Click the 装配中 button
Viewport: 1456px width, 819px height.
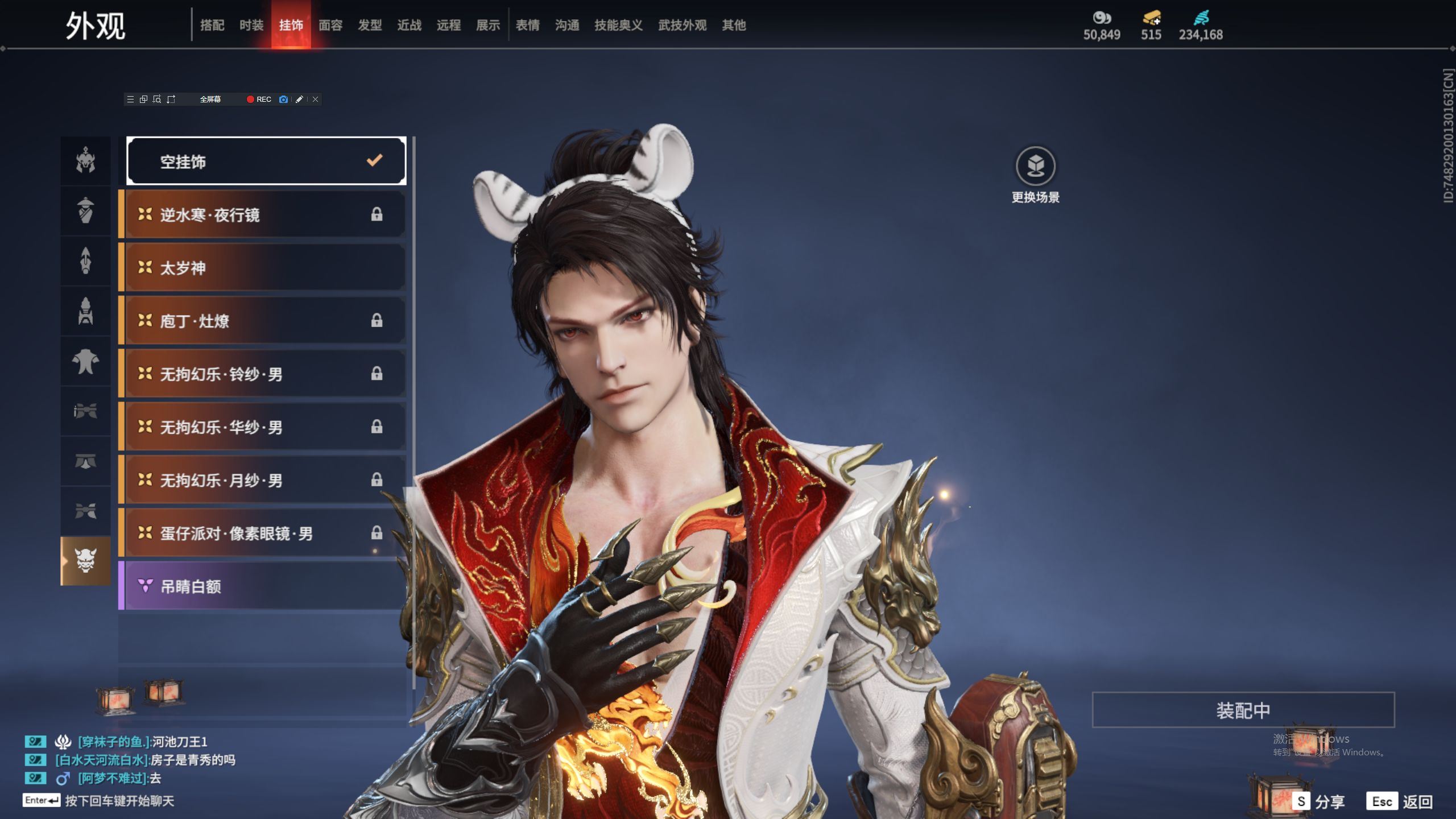pos(1243,710)
